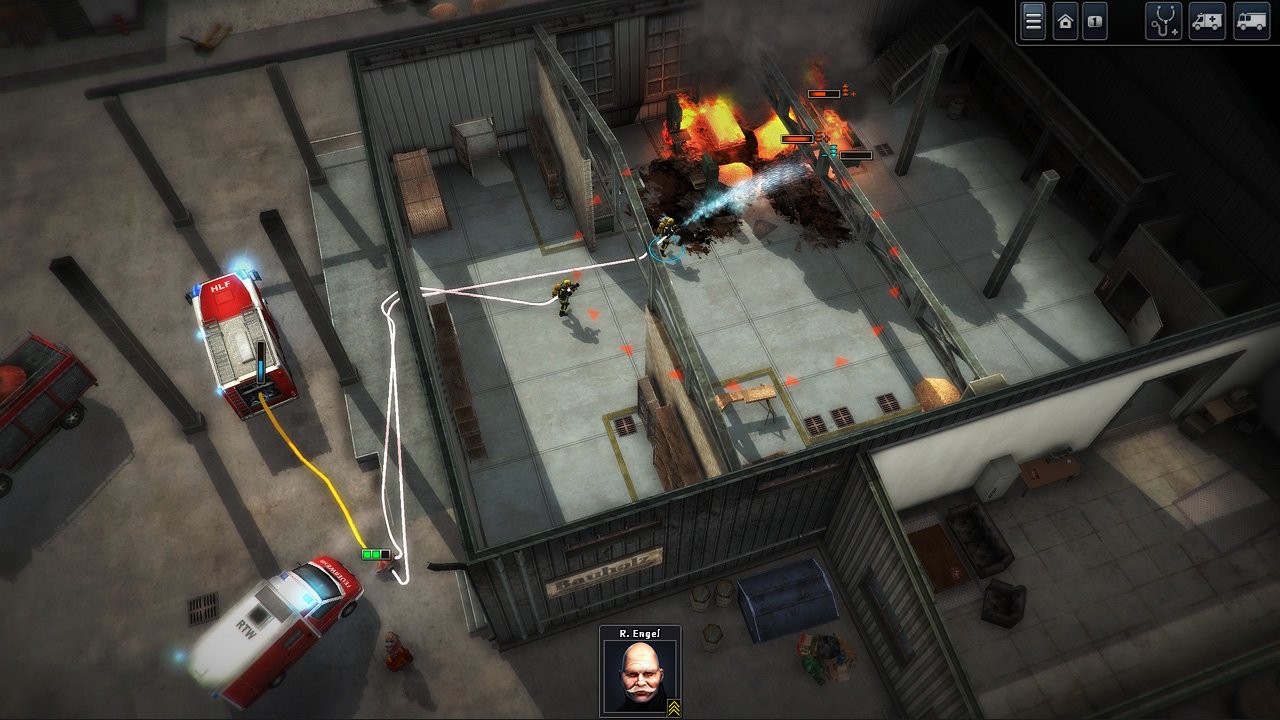Click the home station icon
The width and height of the screenshot is (1280, 720).
pyautogui.click(x=1064, y=21)
